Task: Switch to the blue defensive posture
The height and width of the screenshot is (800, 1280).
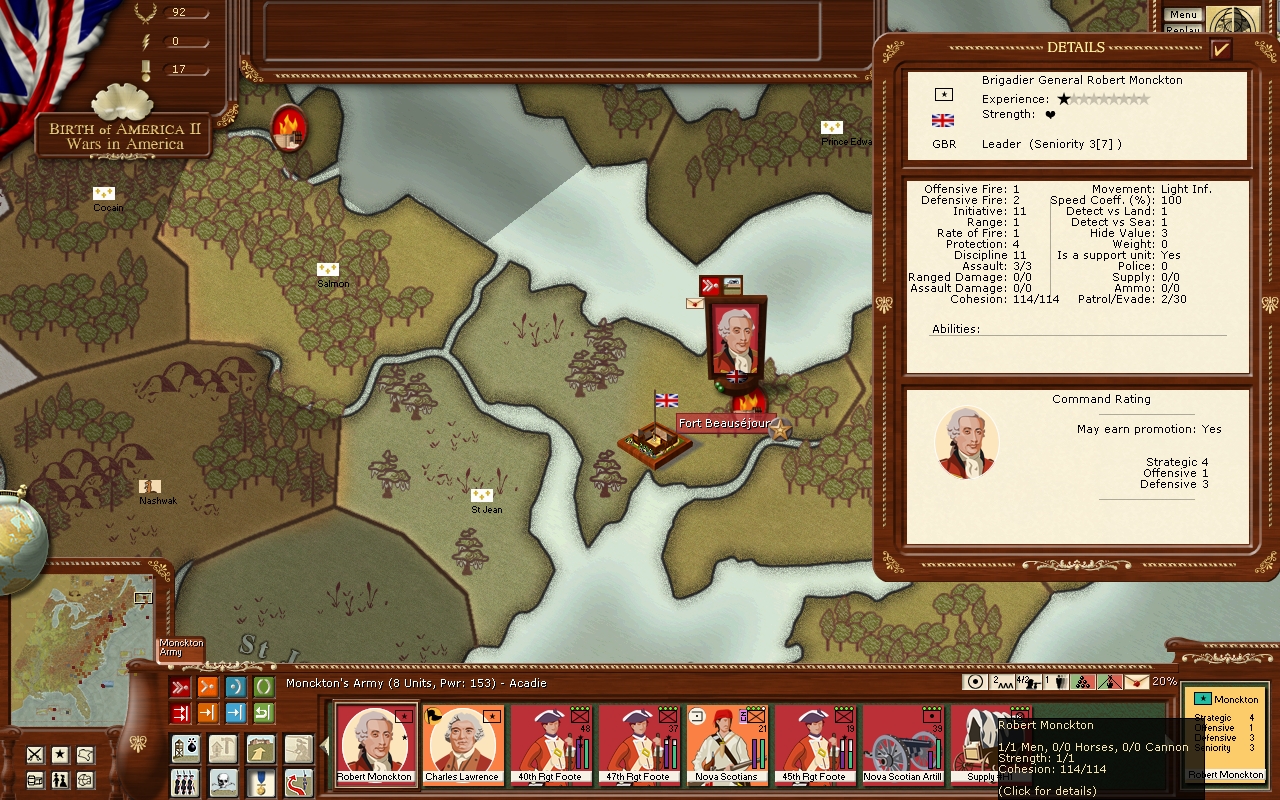Action: coord(235,687)
